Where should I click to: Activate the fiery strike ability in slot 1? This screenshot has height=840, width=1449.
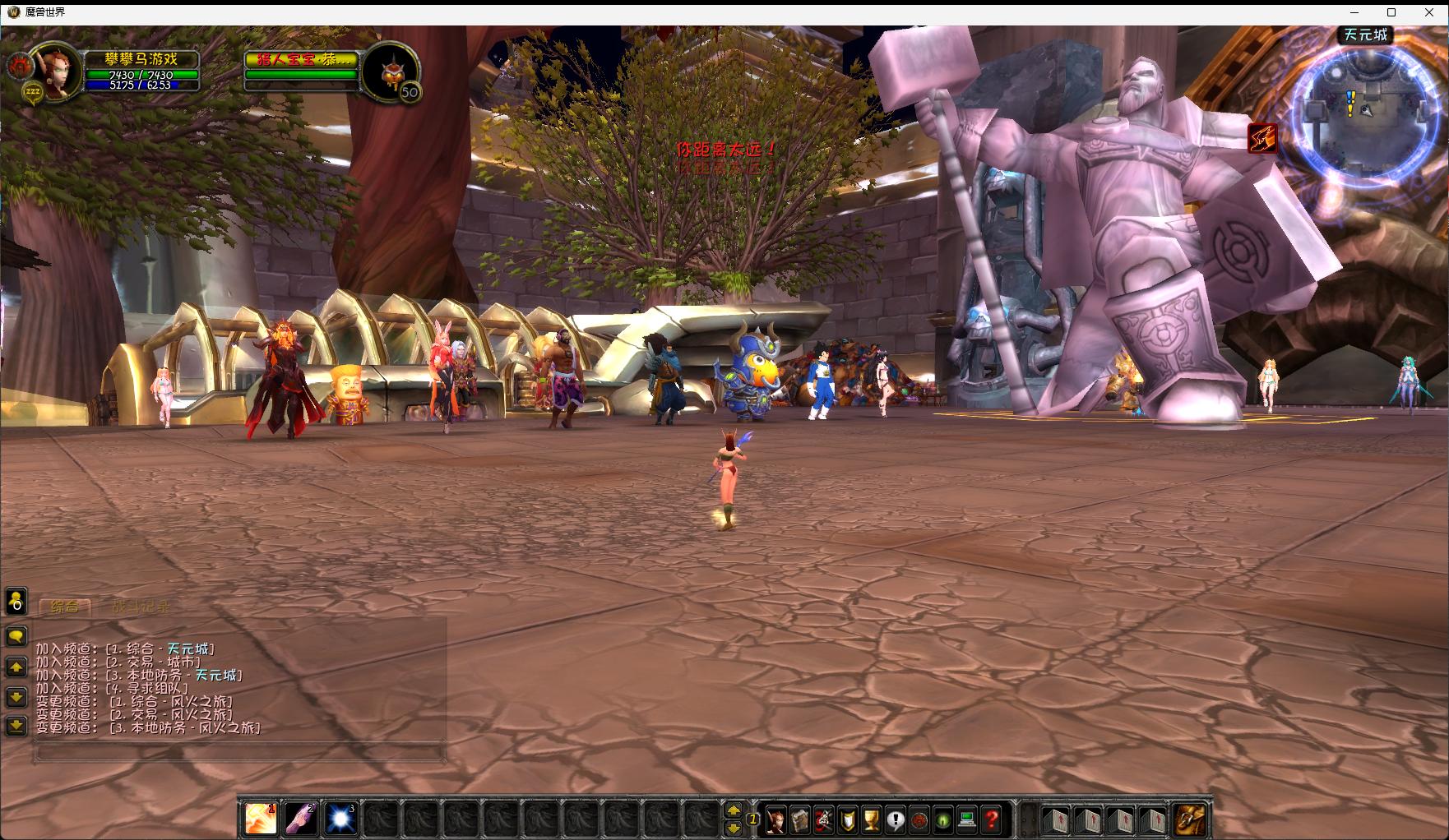click(x=261, y=819)
